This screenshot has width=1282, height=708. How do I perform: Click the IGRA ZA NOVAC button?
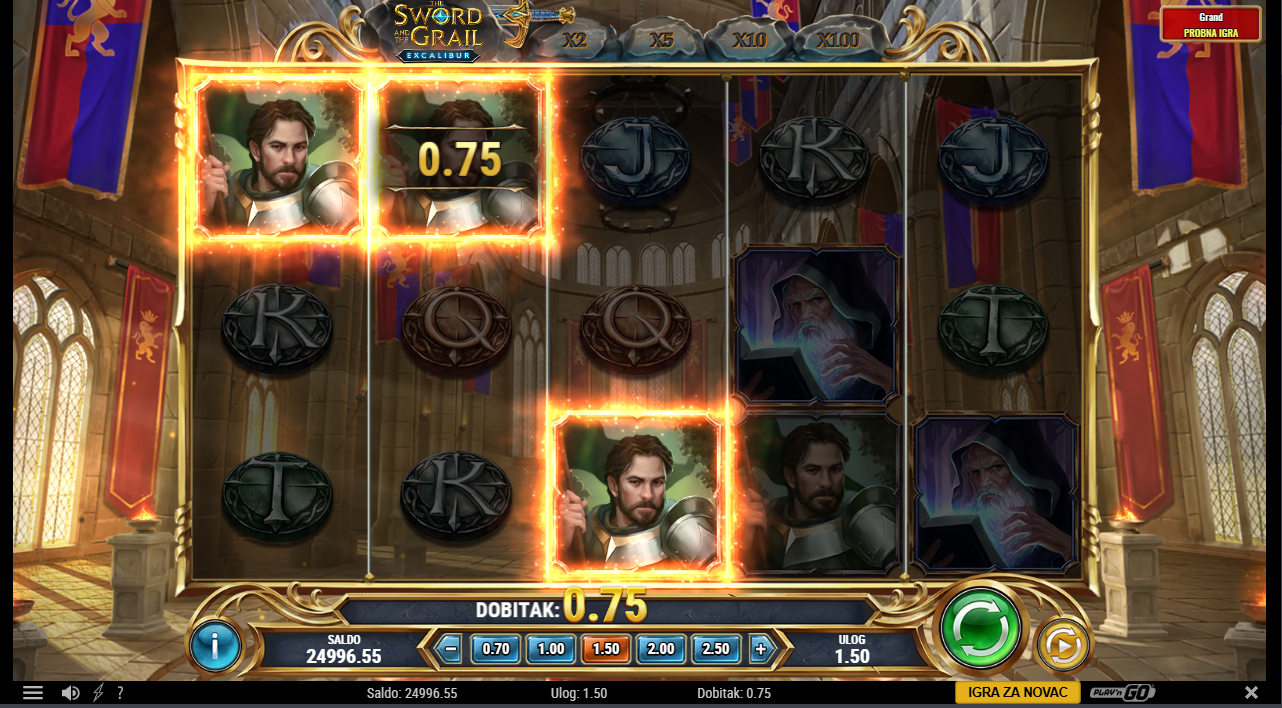point(1017,692)
